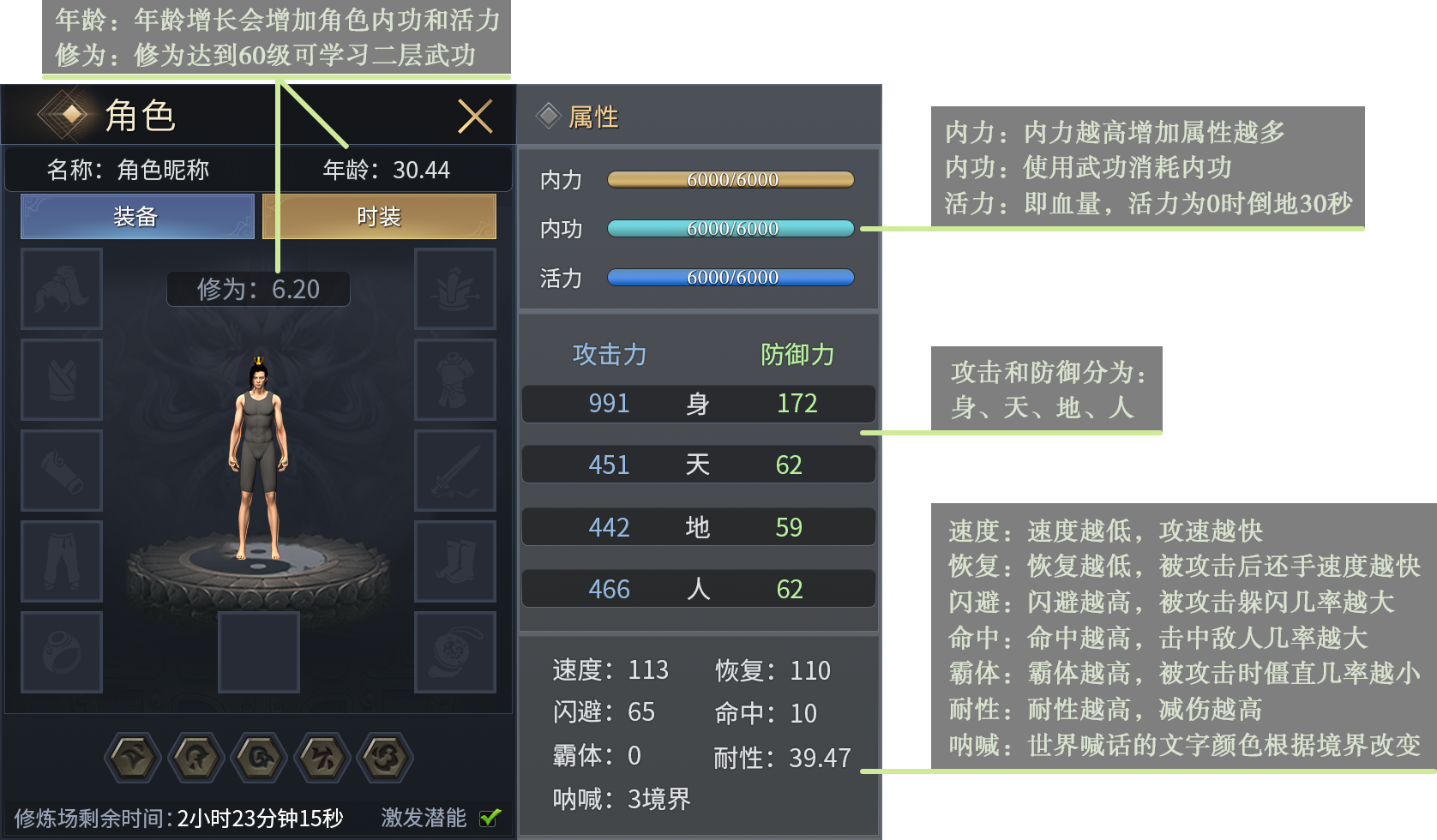Select the trousers equipment slot
Screen dimensions: 1437x840
[62, 561]
